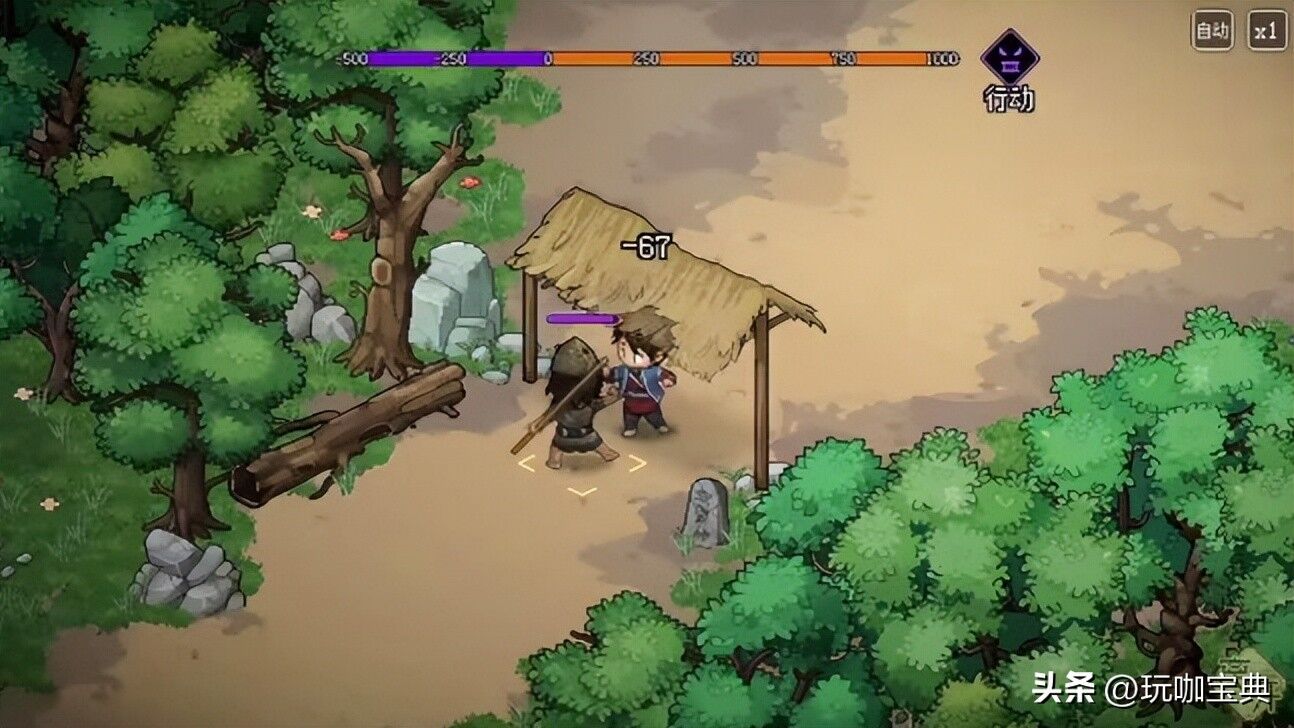
Task: Change battle speed with the x1 button
Action: 1267,31
